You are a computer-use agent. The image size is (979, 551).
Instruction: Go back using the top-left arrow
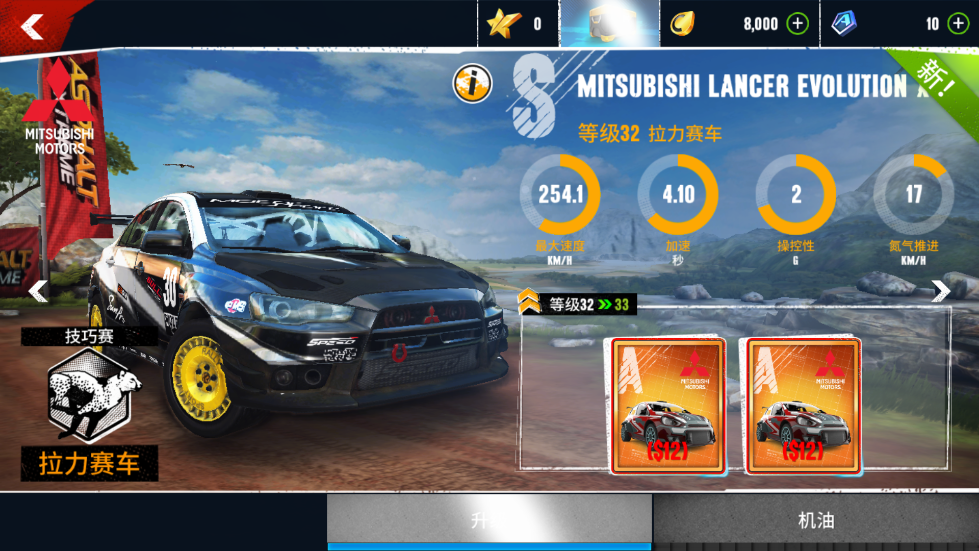click(33, 26)
